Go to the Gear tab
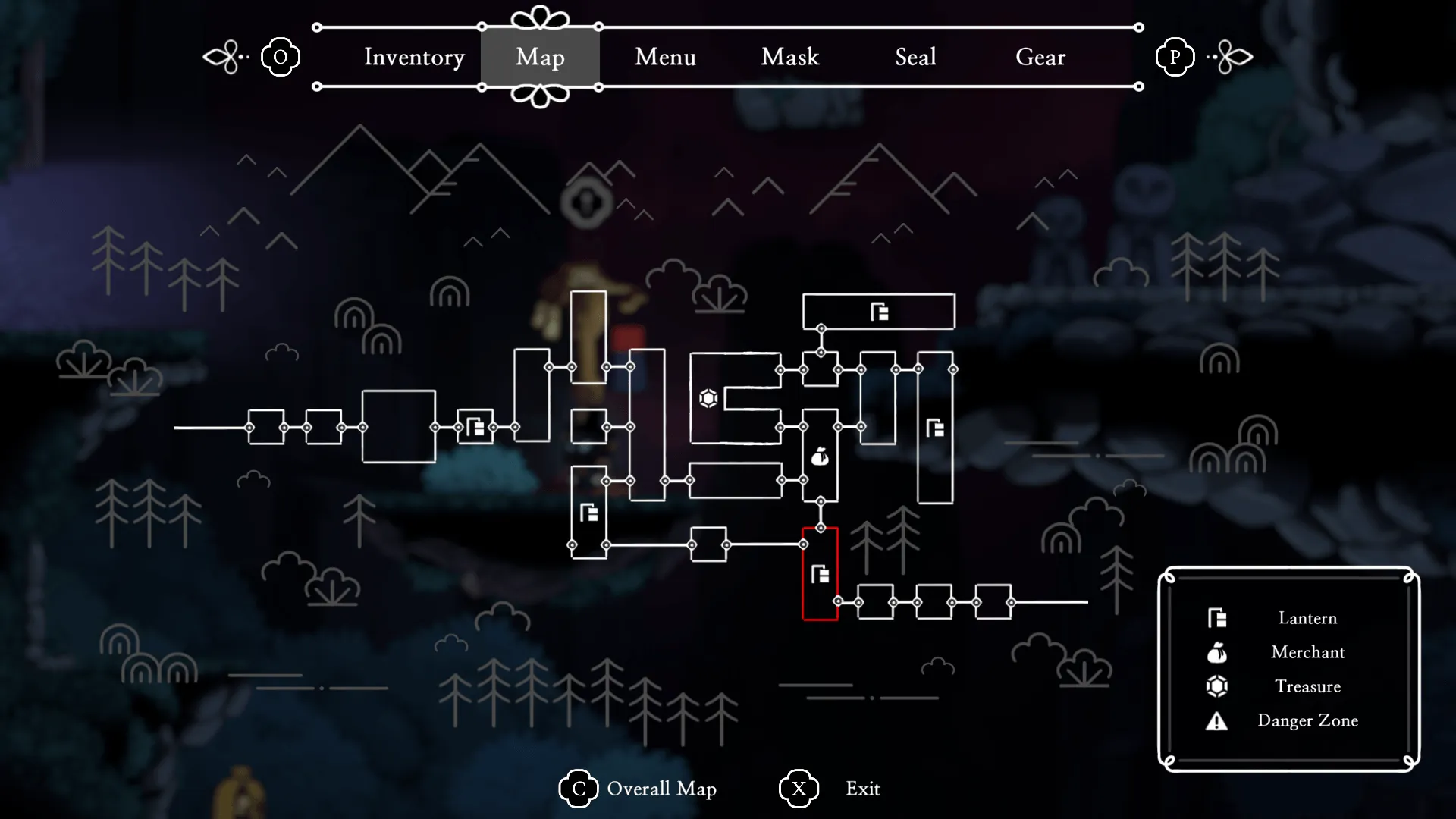The image size is (1456, 819). [1040, 57]
